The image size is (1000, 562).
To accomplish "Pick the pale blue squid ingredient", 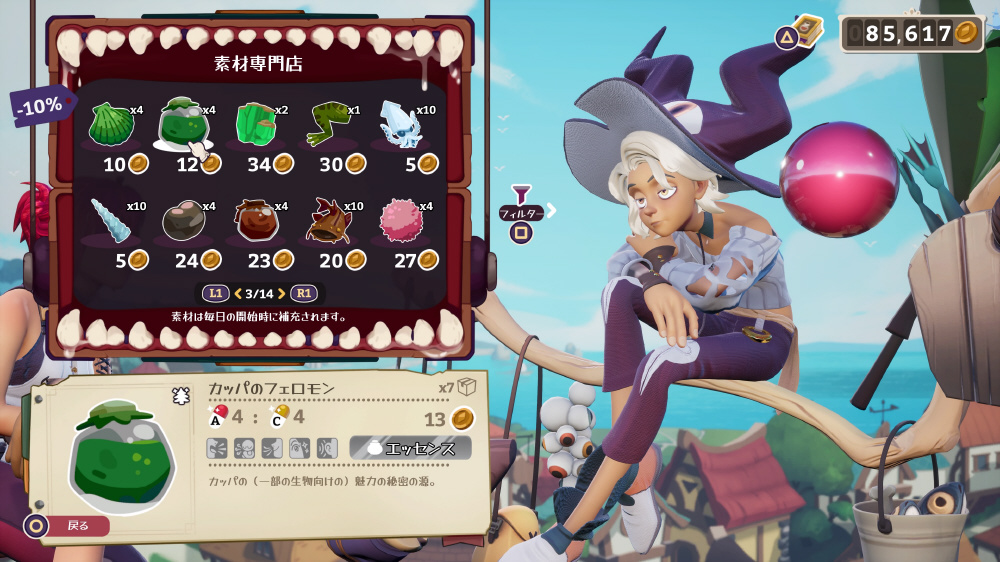I will pos(399,125).
